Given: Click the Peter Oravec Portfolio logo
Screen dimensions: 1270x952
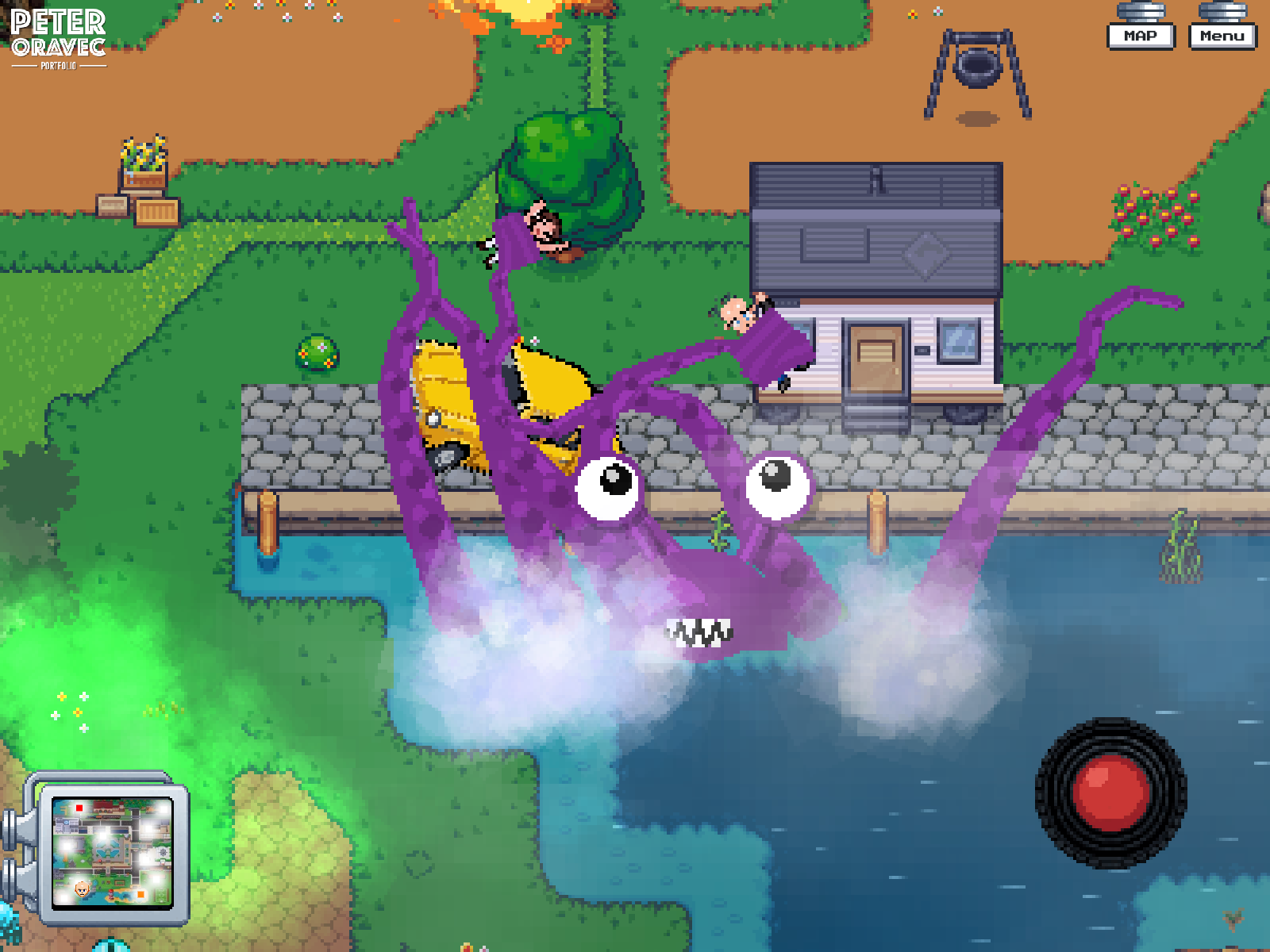Looking at the screenshot, I should point(58,38).
